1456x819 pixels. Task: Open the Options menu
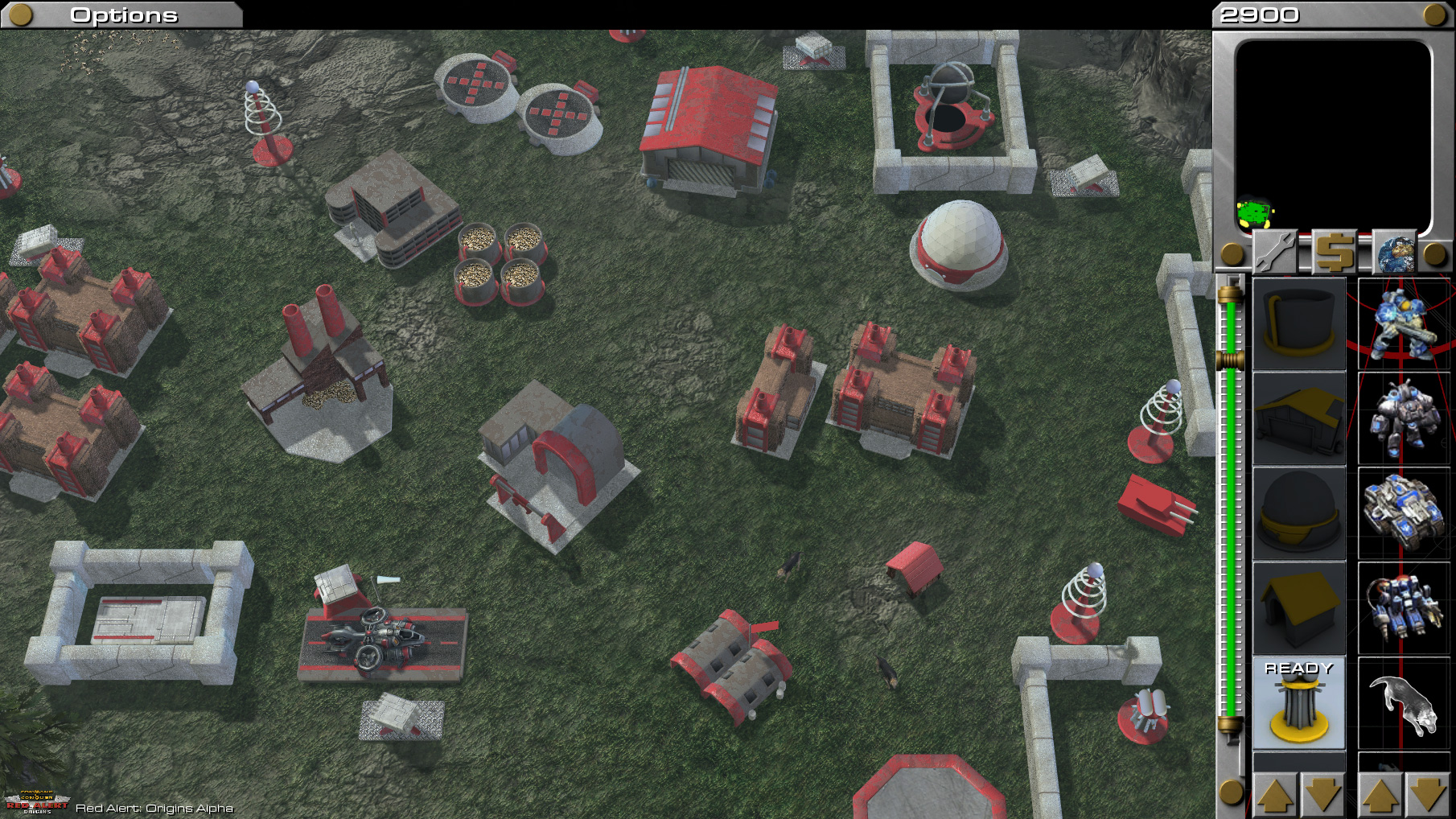click(122, 15)
